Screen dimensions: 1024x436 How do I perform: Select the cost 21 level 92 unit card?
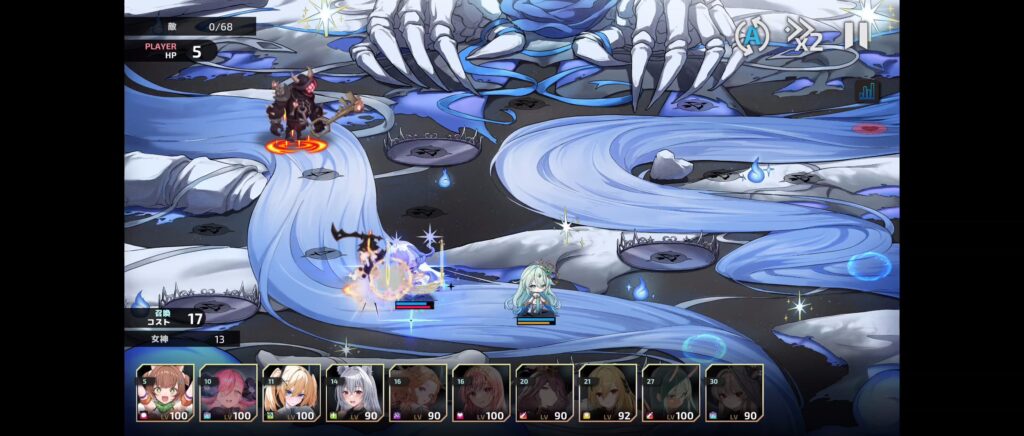607,392
